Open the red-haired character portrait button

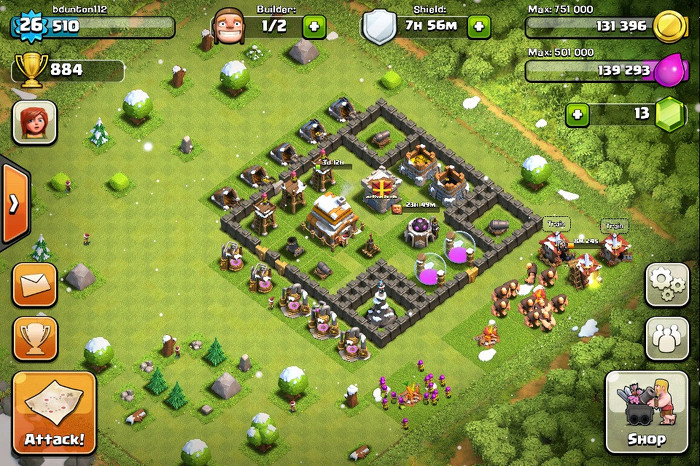coord(34,122)
